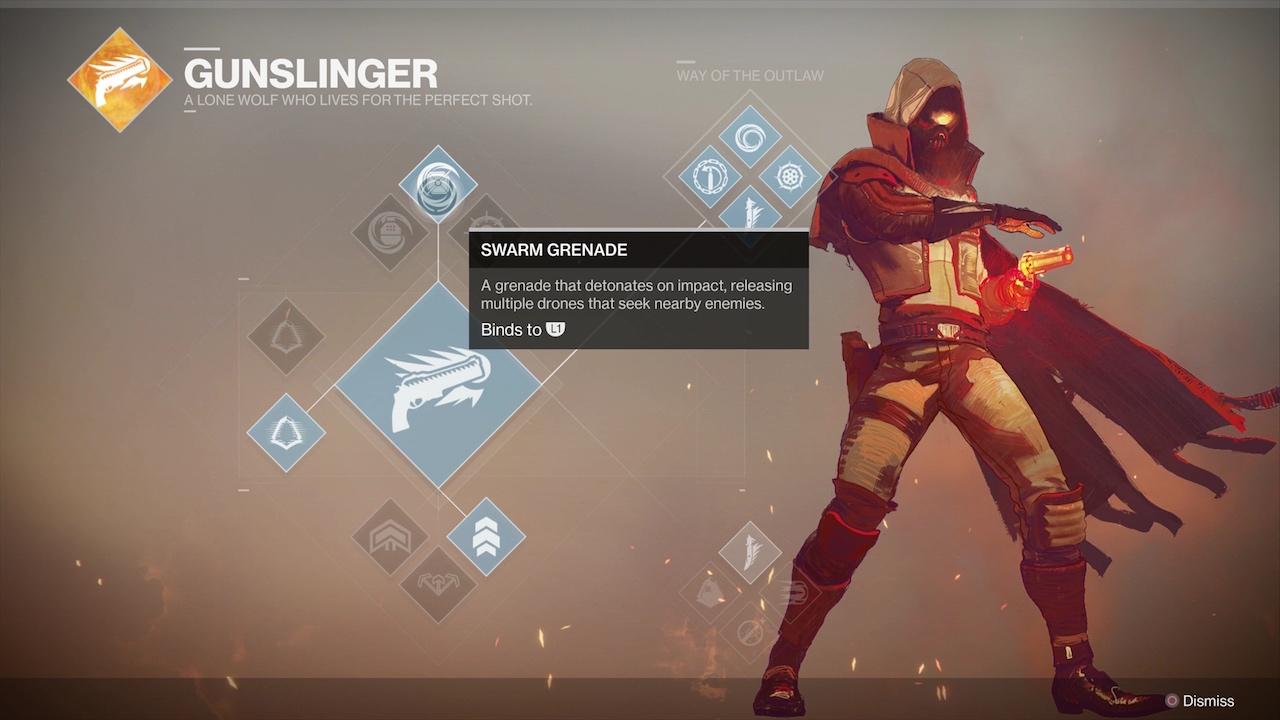The width and height of the screenshot is (1280, 720).
Task: Activate the lower path's flaming knife node
Action: 750,551
